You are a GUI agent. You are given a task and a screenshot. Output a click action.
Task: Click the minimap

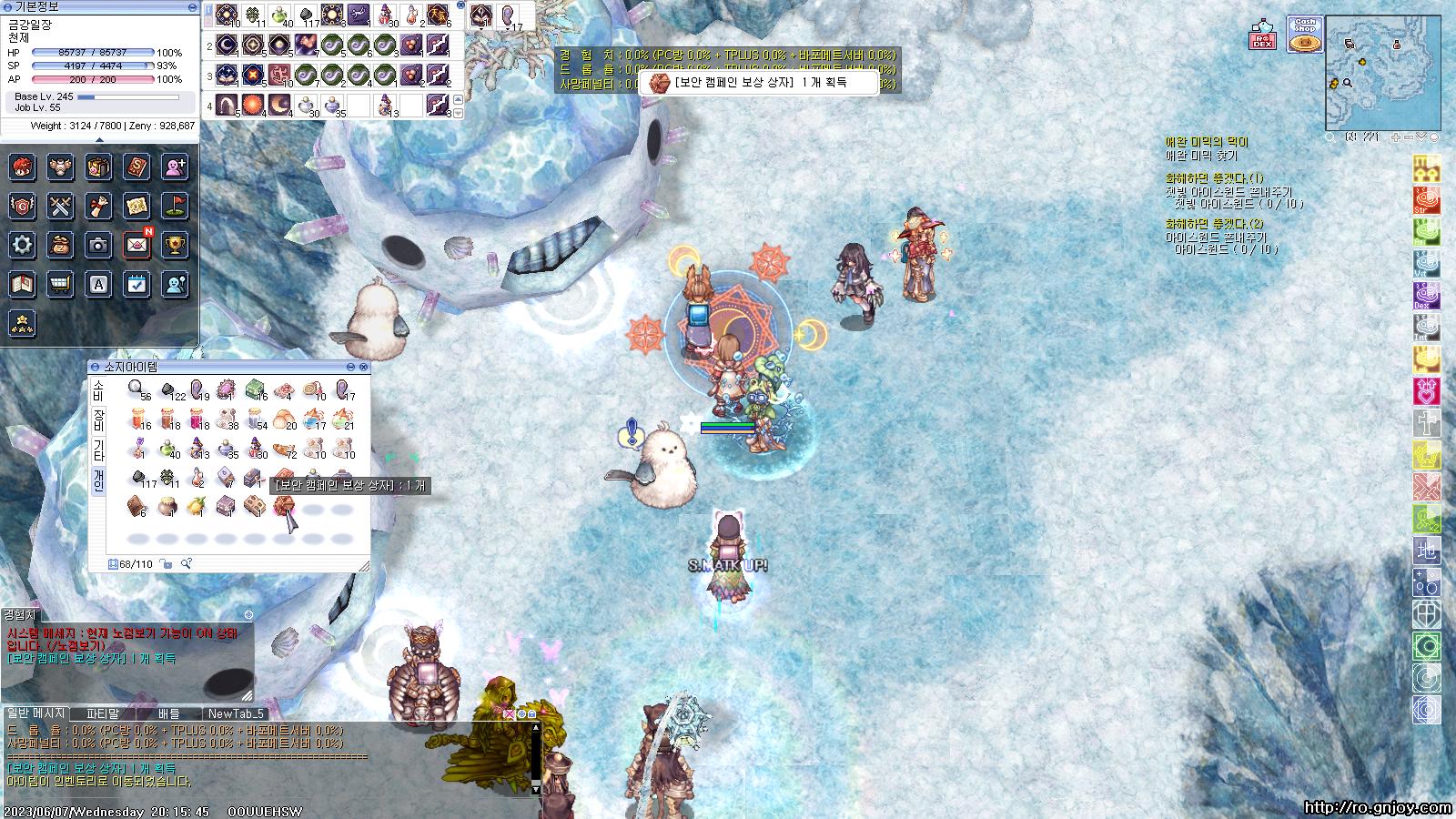point(1382,73)
